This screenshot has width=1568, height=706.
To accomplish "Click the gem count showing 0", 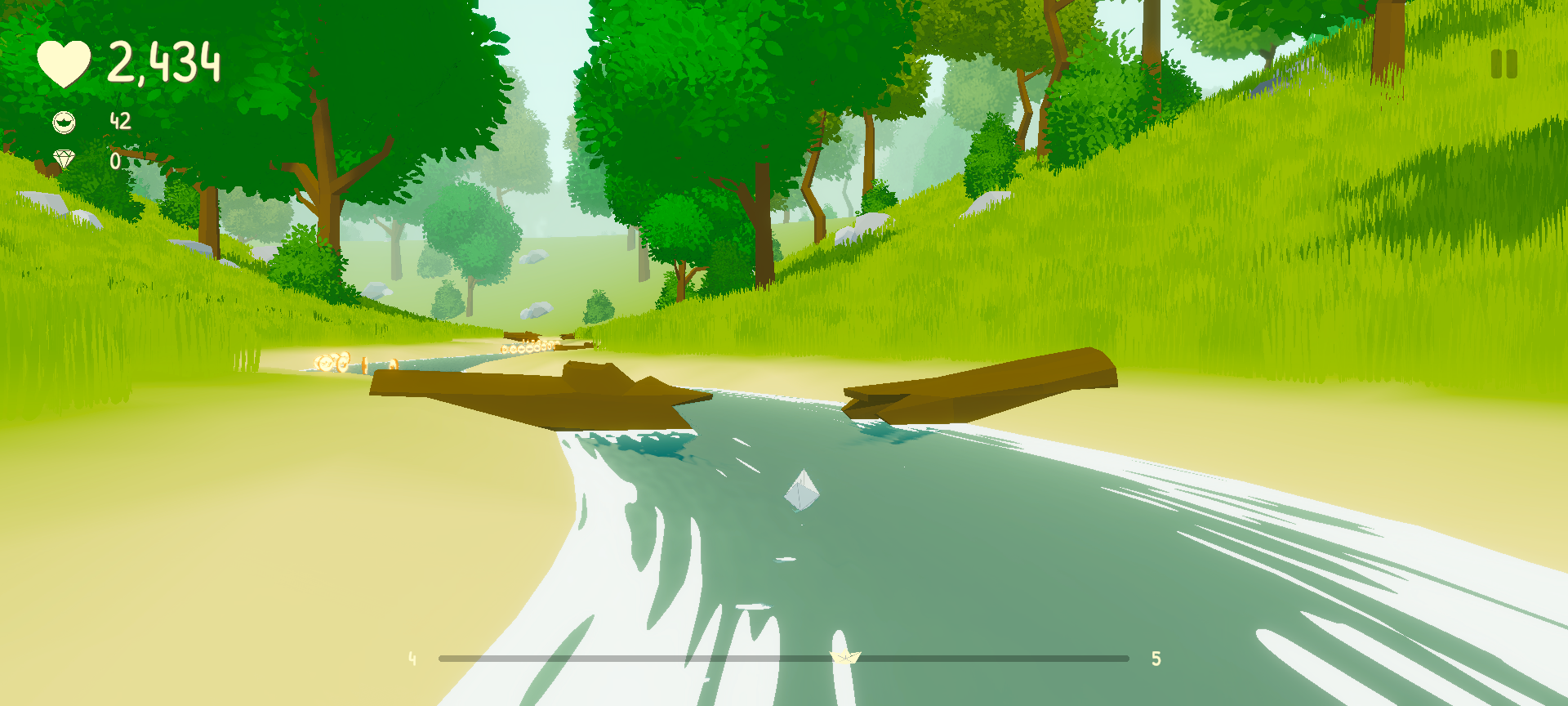I will pos(114,160).
